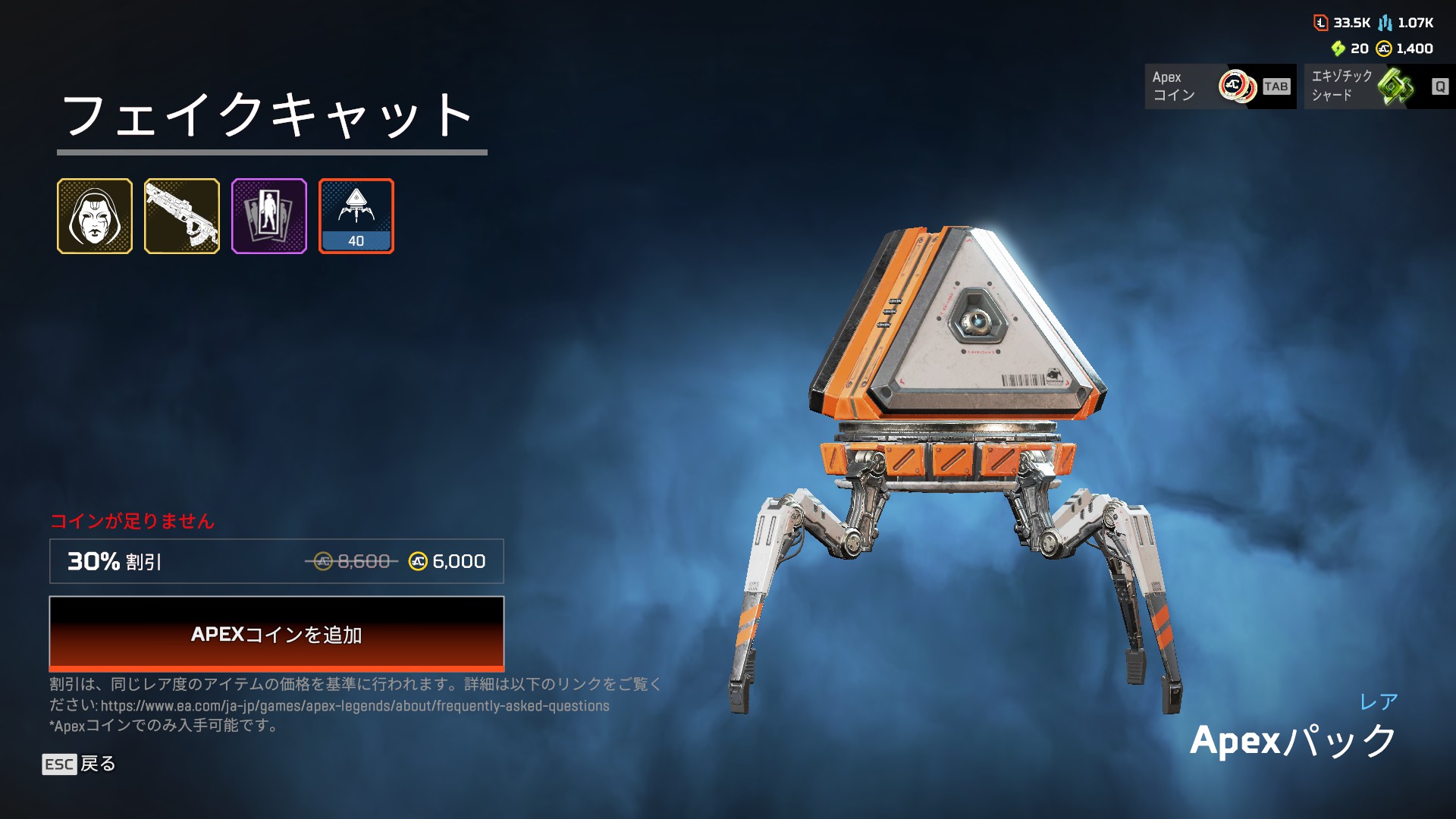Image resolution: width=1456 pixels, height=819 pixels.
Task: Choose the purple banner pose thumbnail
Action: [269, 216]
